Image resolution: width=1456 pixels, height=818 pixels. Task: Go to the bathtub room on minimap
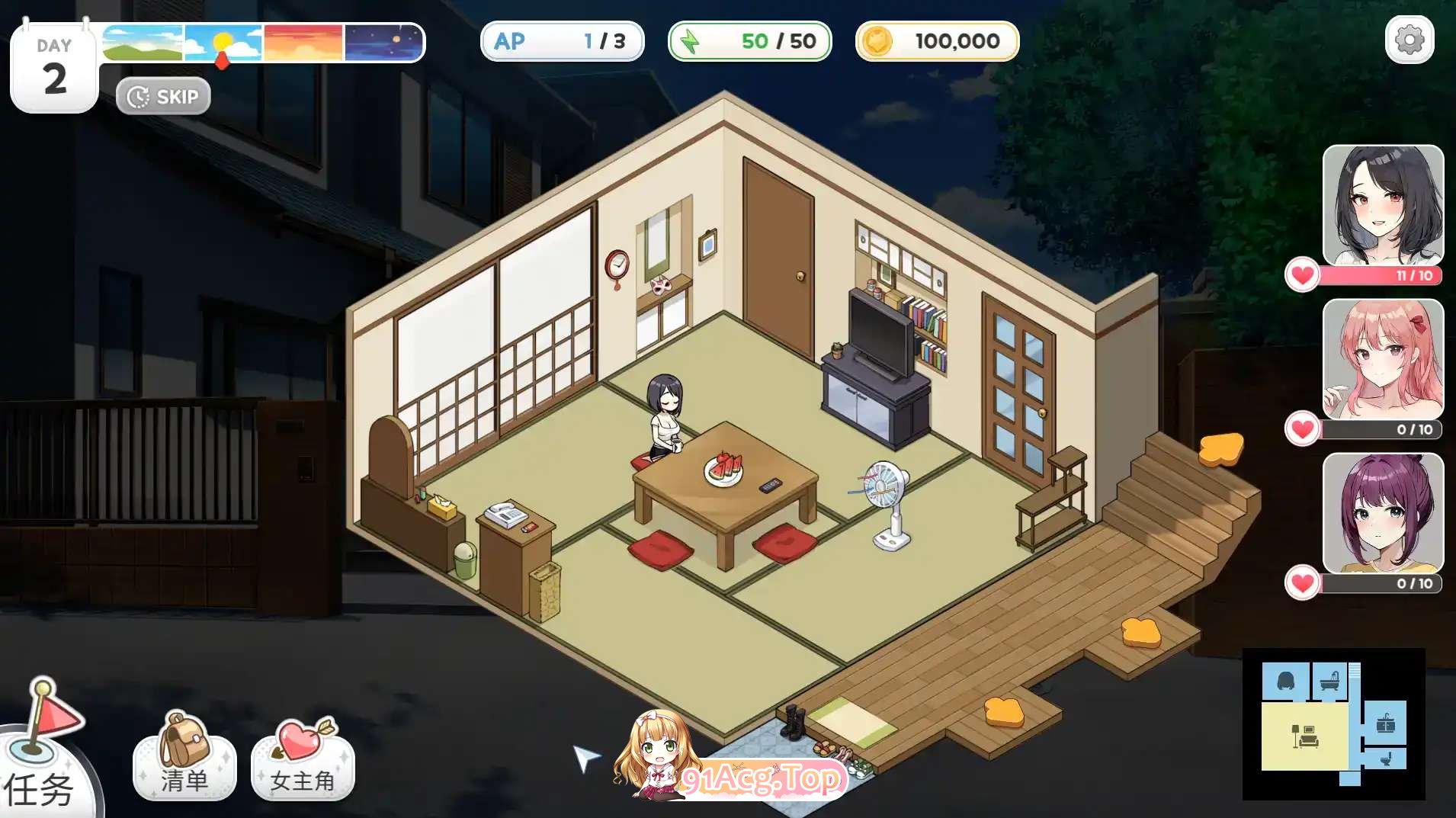tap(1329, 681)
